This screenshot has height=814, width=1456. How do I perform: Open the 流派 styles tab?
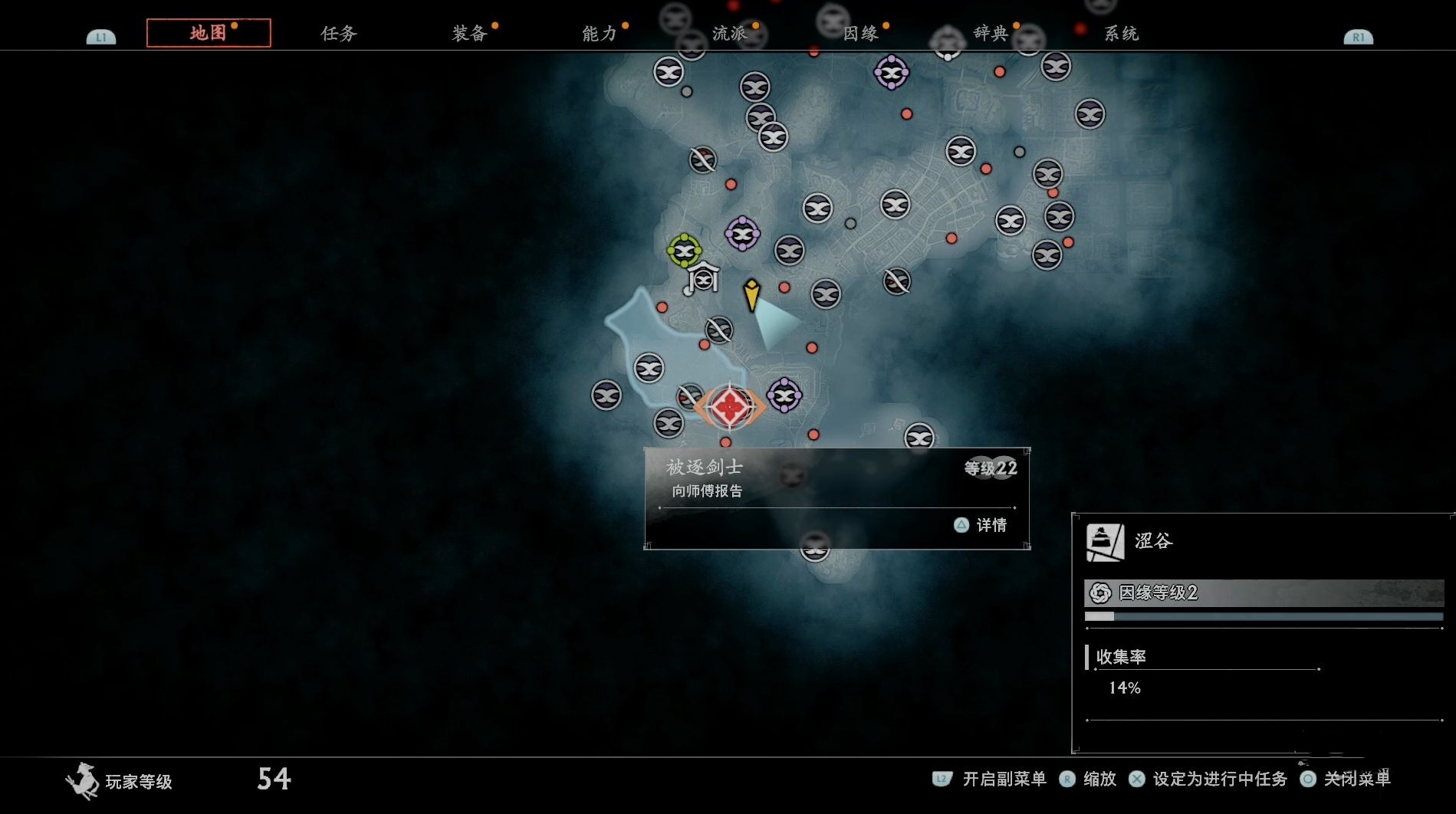(x=729, y=33)
